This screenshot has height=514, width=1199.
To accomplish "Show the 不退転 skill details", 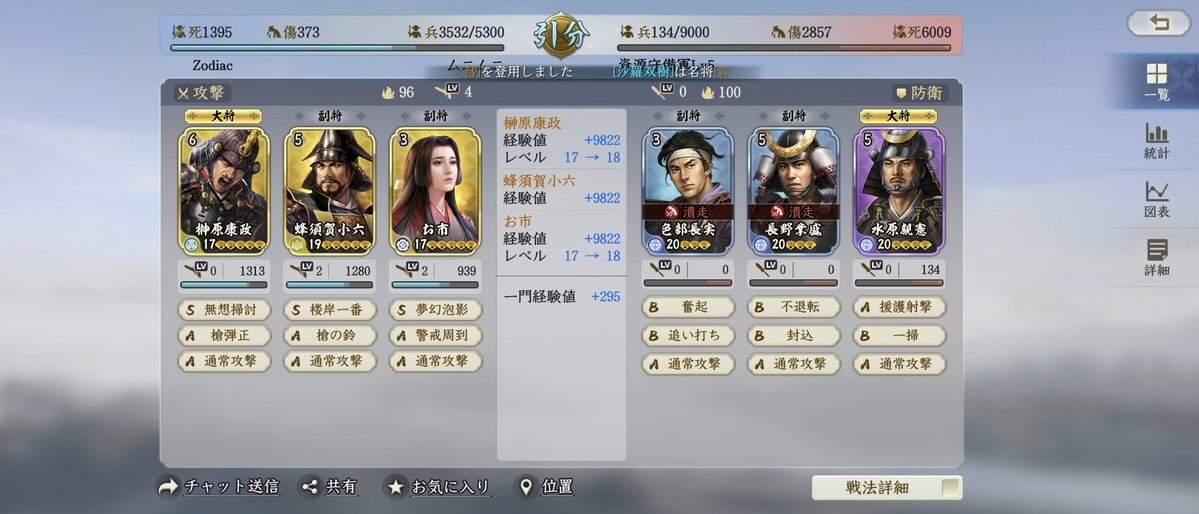I will tap(793, 308).
